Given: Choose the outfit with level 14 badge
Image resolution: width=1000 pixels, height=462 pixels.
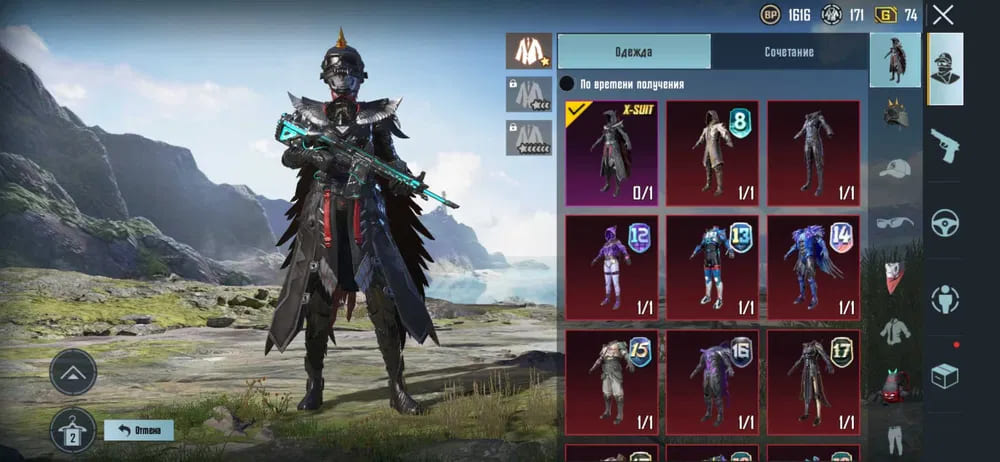Looking at the screenshot, I should tap(813, 265).
